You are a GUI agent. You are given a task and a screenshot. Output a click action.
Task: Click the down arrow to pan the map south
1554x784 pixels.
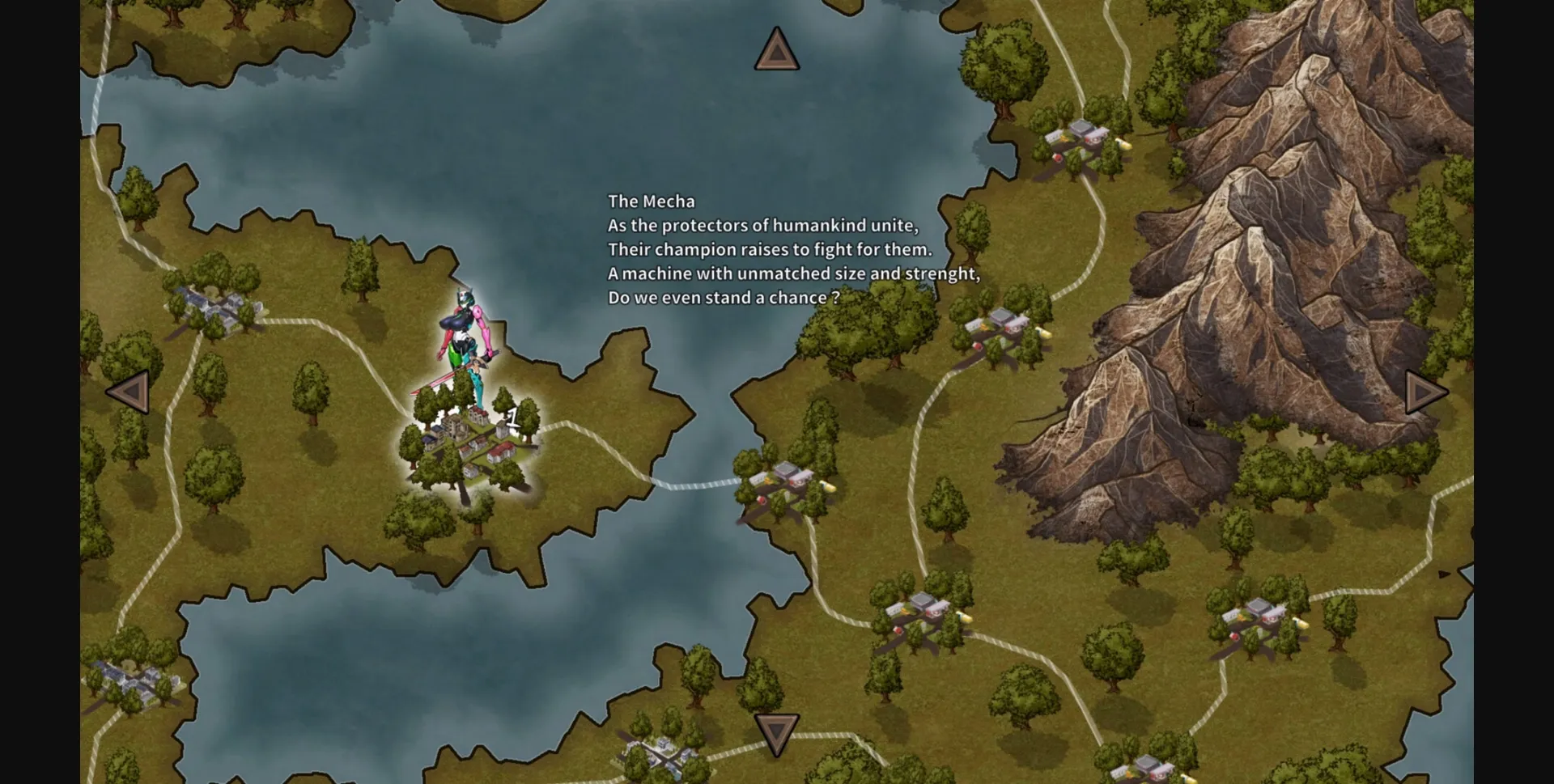776,732
